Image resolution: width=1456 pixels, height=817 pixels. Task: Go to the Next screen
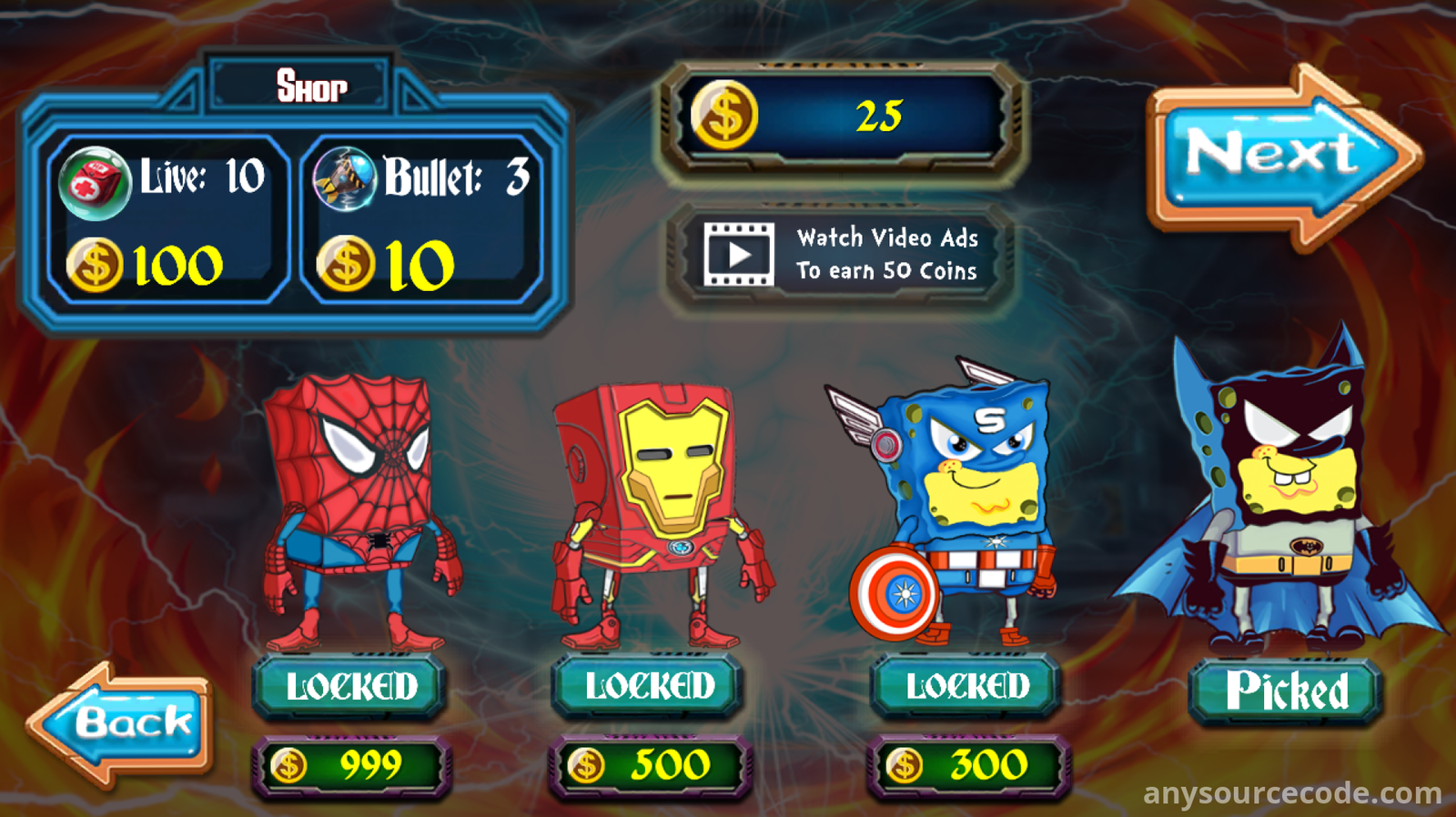point(1279,155)
